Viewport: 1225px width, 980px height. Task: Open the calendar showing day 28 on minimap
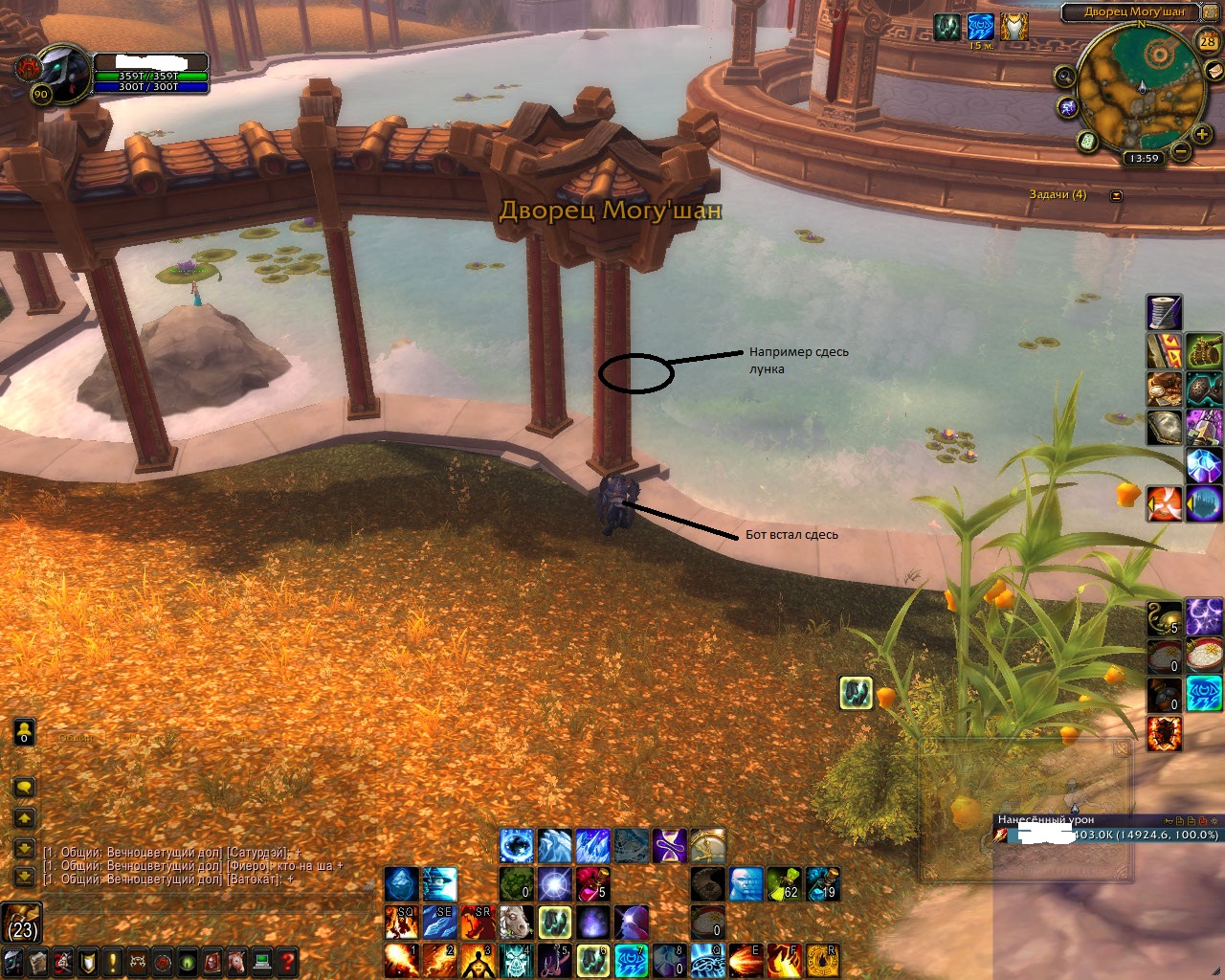pos(1208,42)
